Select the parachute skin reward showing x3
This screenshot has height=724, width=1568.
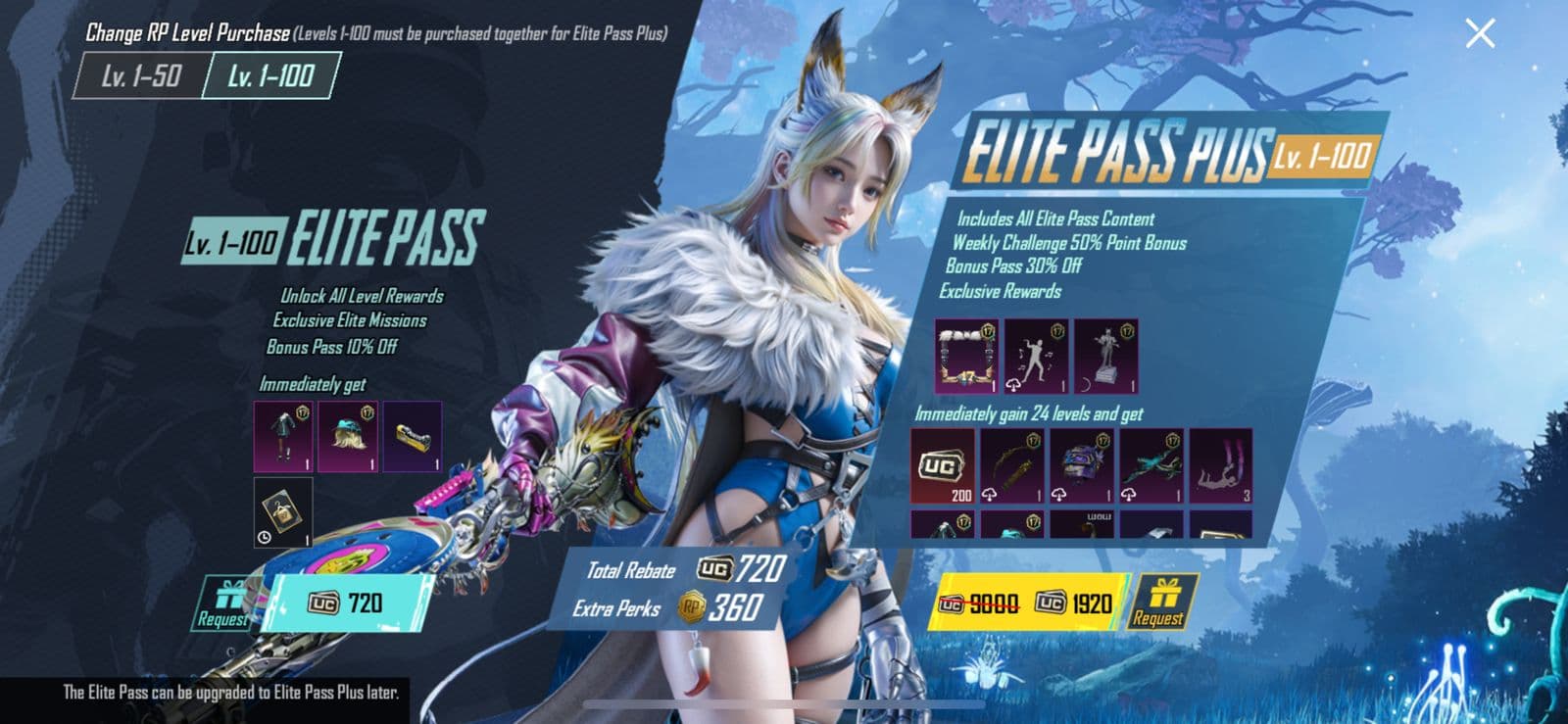pos(1221,468)
